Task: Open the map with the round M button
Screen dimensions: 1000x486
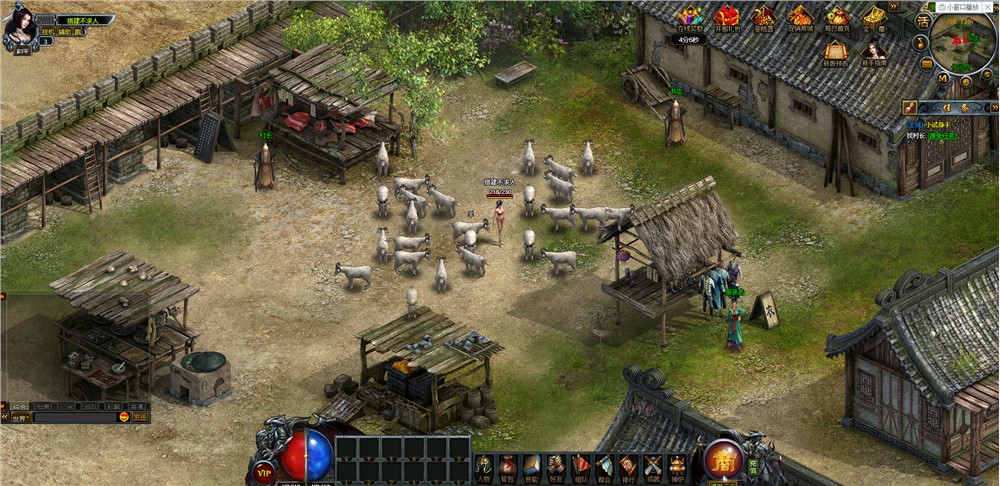Action: (x=942, y=77)
